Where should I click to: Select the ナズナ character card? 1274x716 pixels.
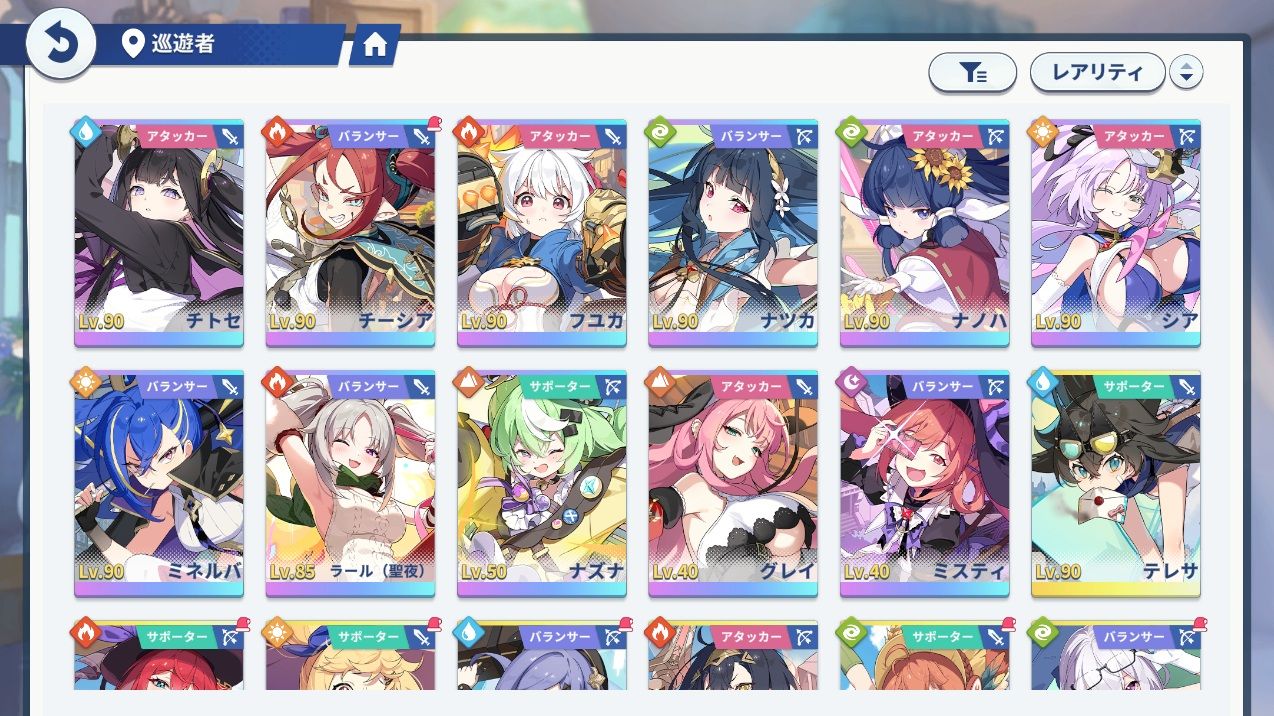click(542, 485)
